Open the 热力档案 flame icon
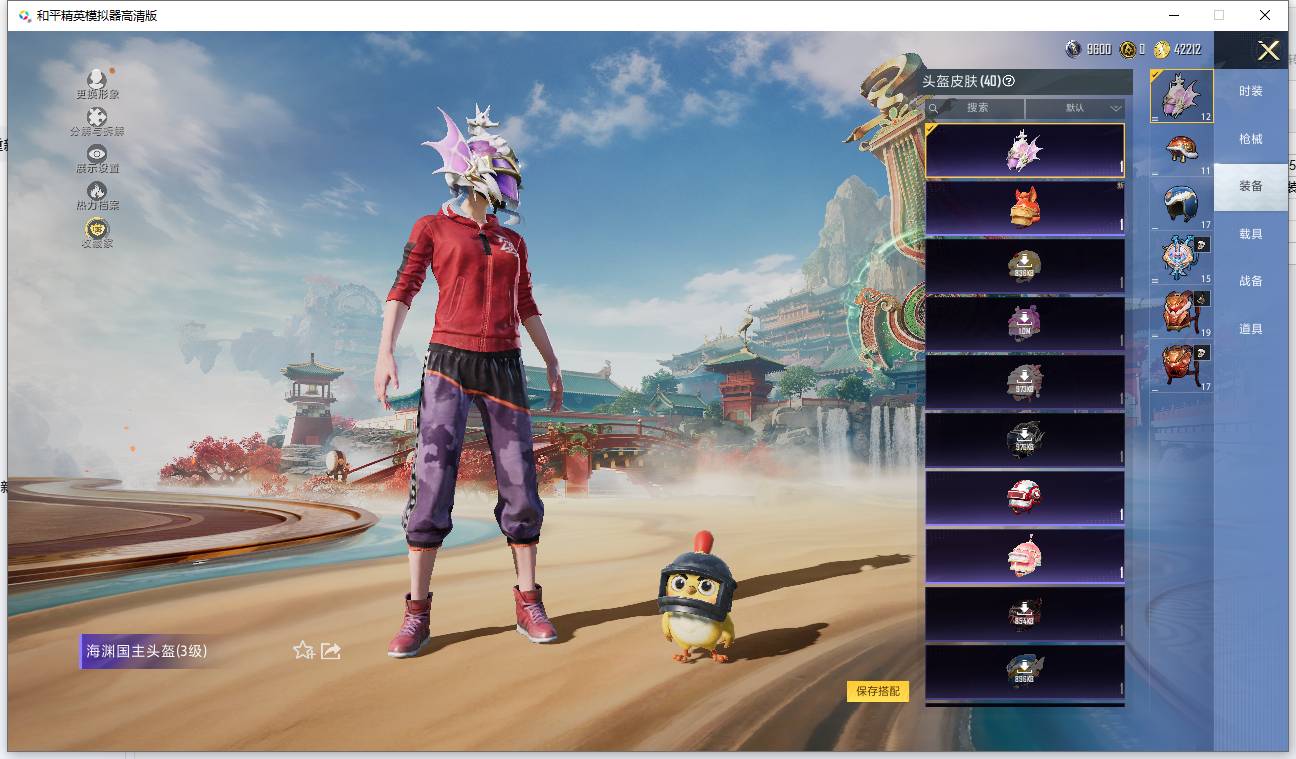Screen dimensions: 1296x759 [97, 195]
